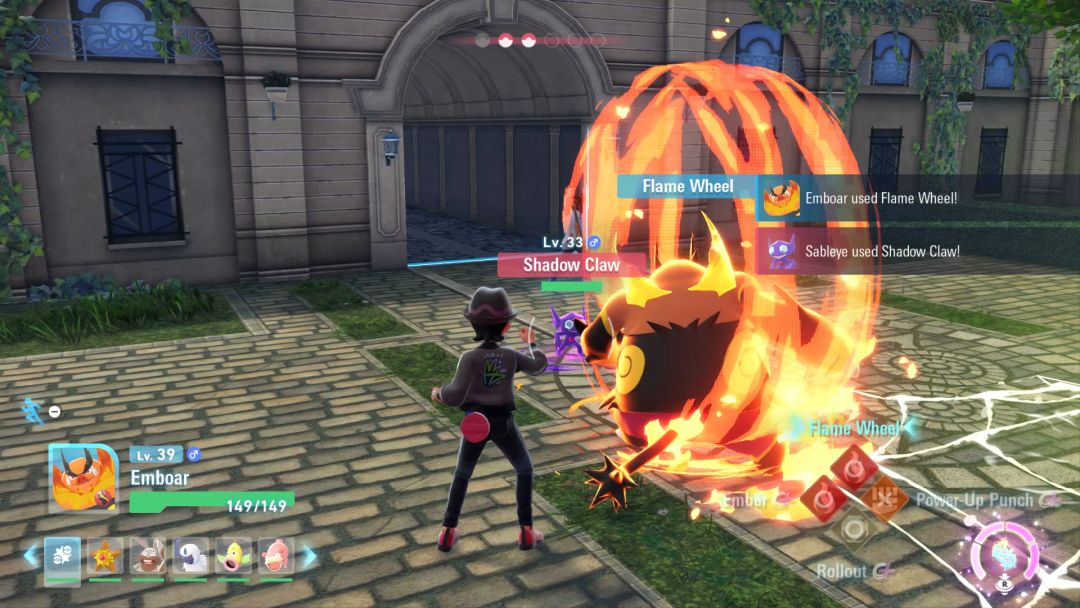
Task: Switch to Slowbro in the party bar
Action: pyautogui.click(x=276, y=555)
